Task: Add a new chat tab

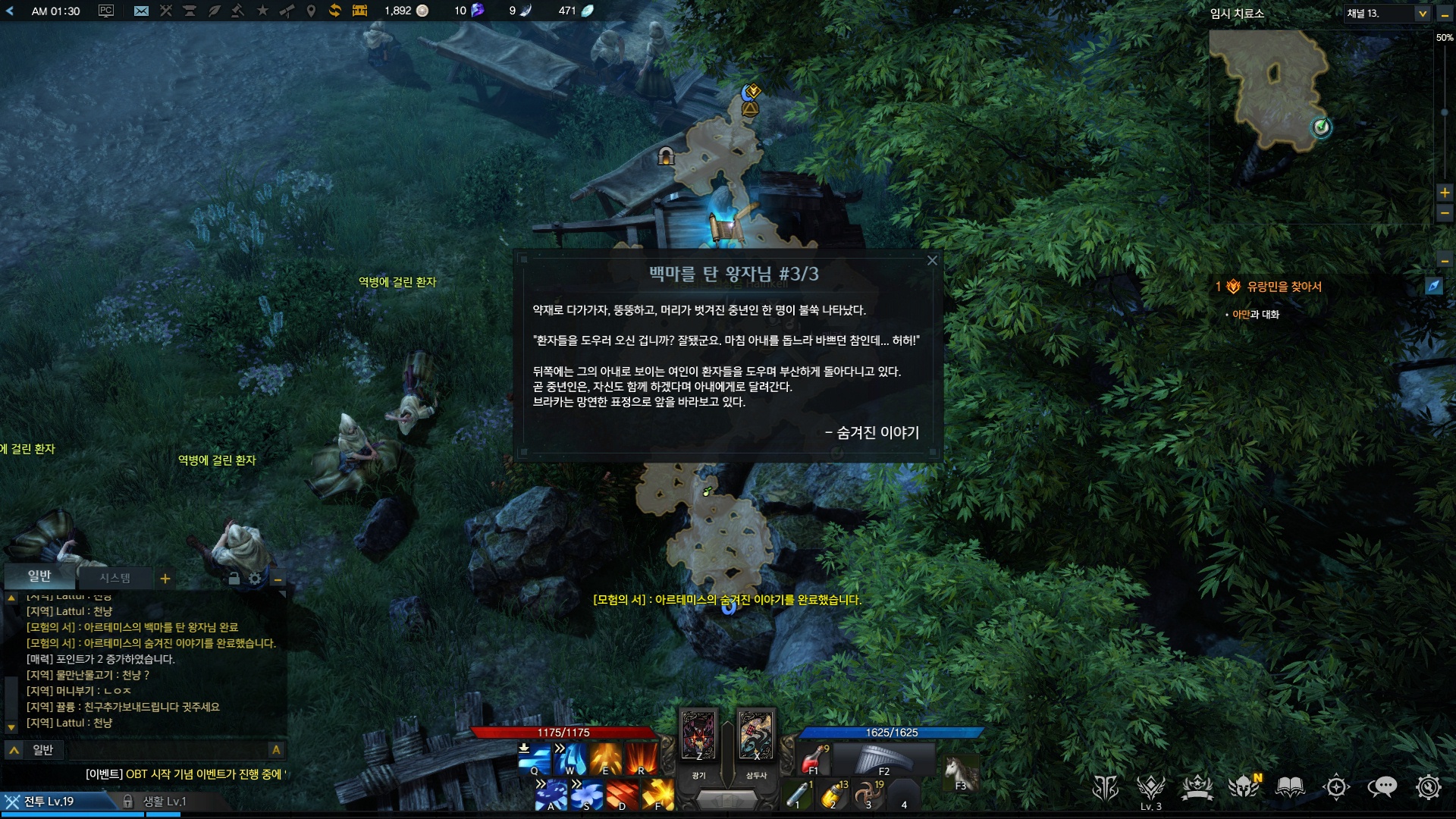Action: point(165,579)
